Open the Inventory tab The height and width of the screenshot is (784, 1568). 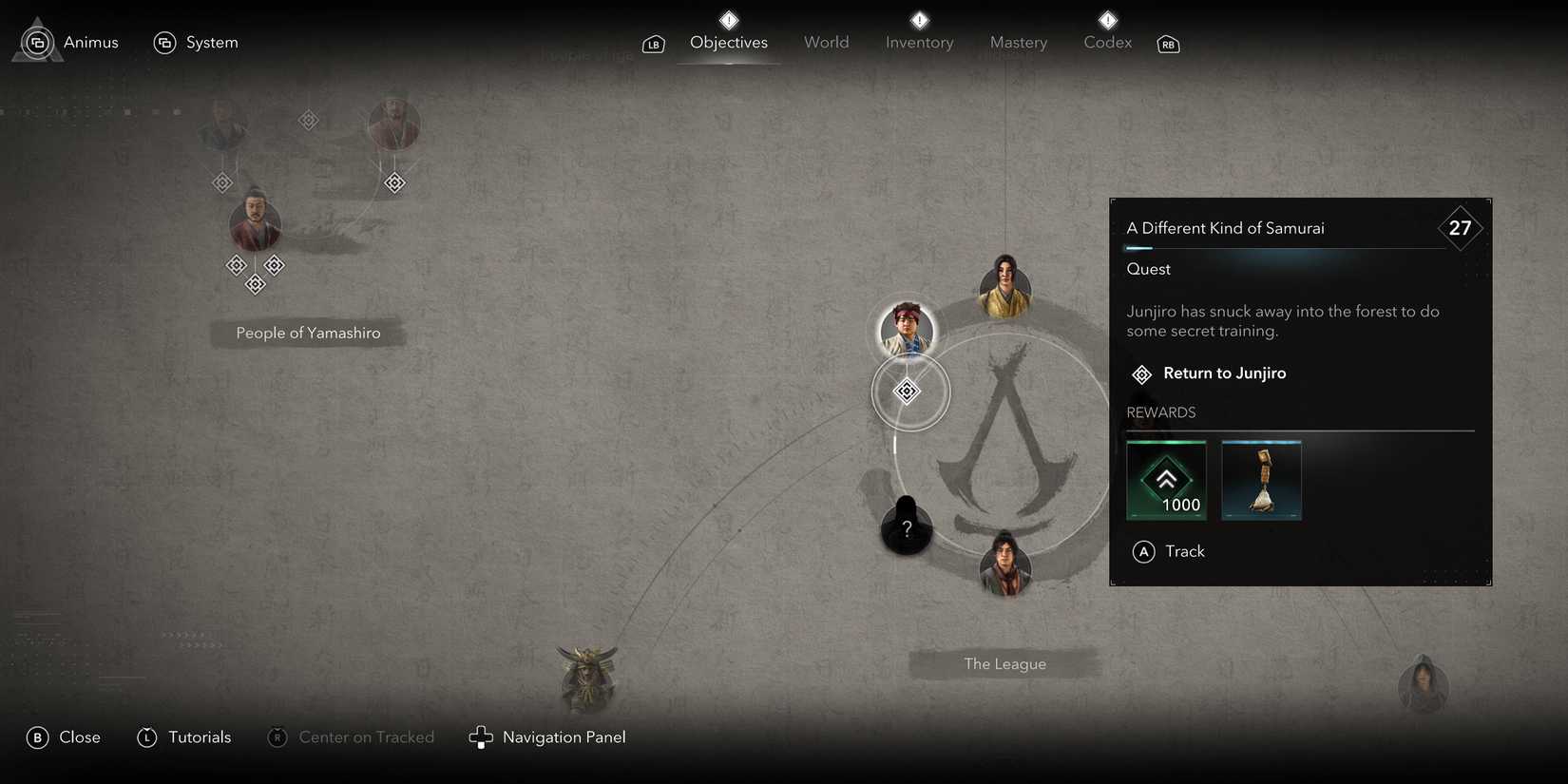(x=919, y=43)
